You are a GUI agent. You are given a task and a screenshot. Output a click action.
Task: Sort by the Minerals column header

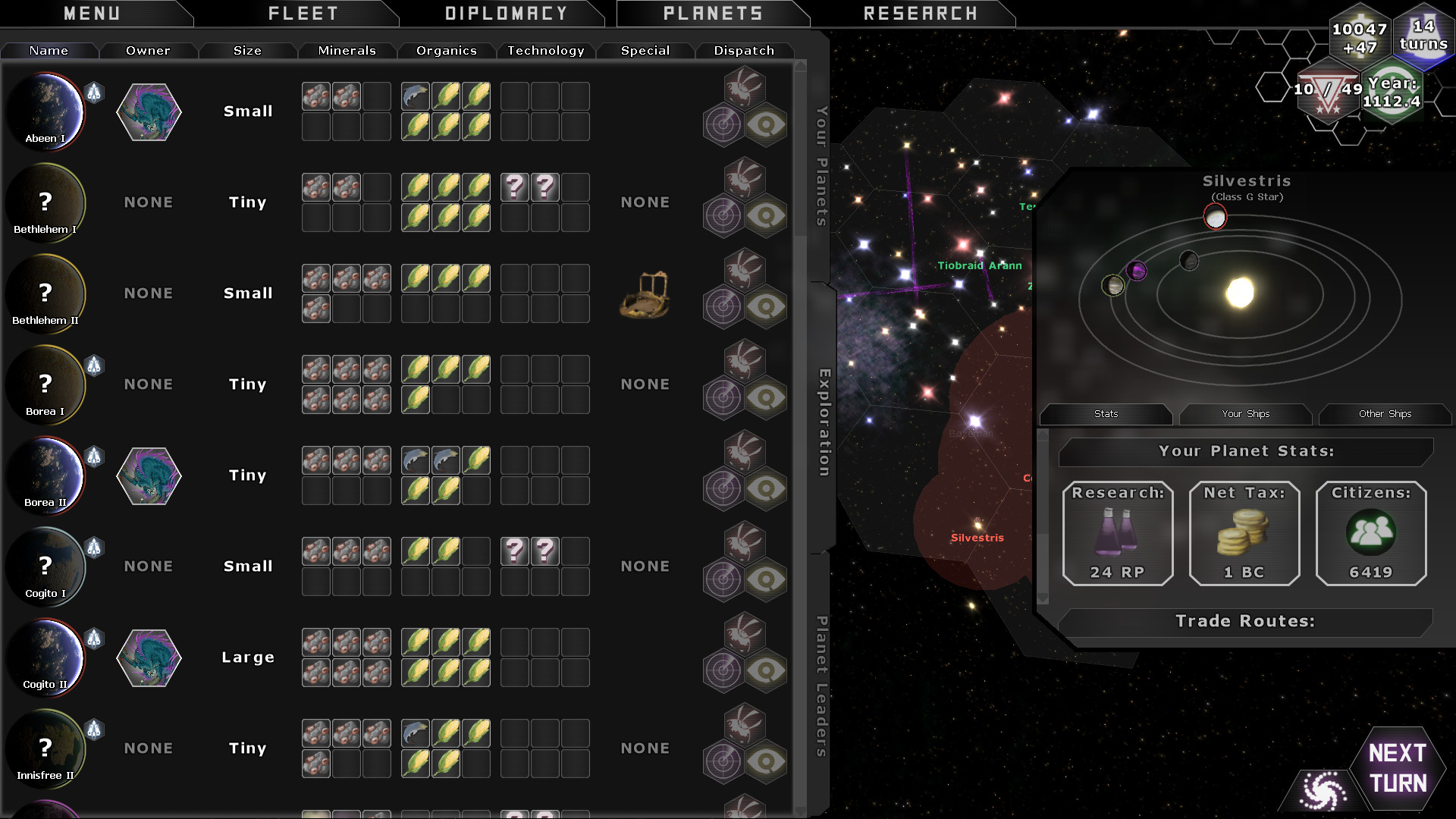coord(347,51)
